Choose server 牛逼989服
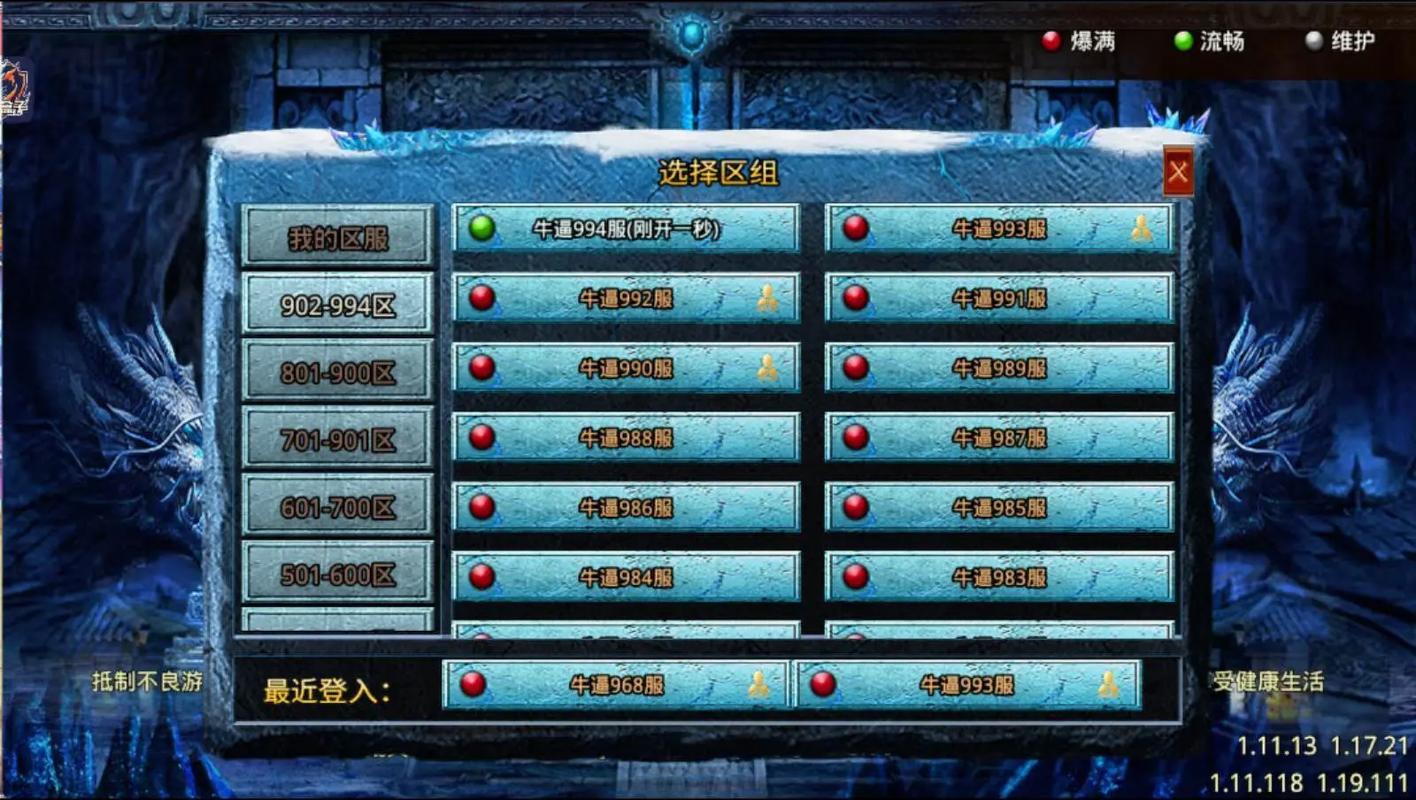The image size is (1416, 800). 999,368
